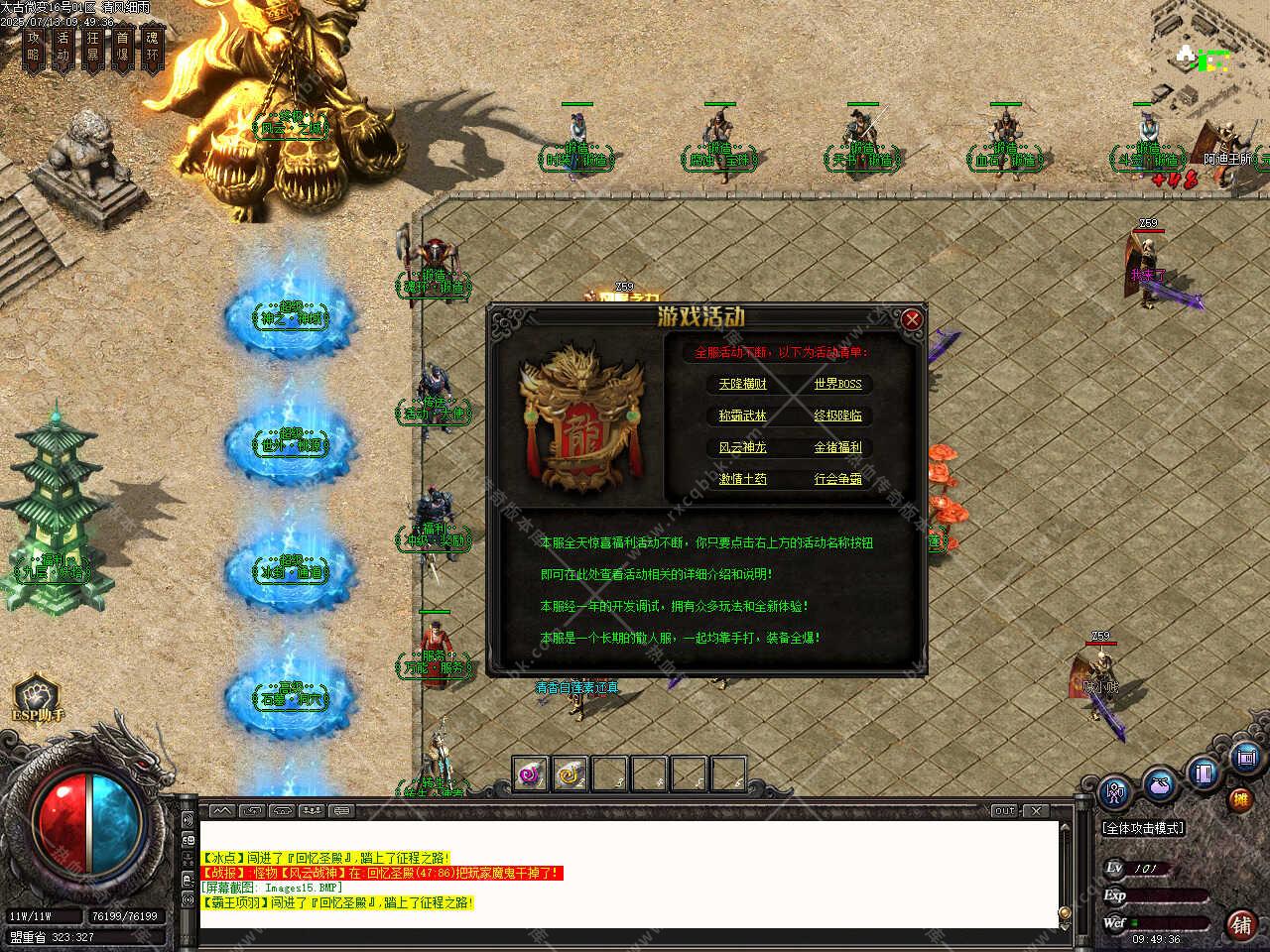Open the 激情土药 activity
Viewport: 1270px width, 952px height.
point(742,479)
